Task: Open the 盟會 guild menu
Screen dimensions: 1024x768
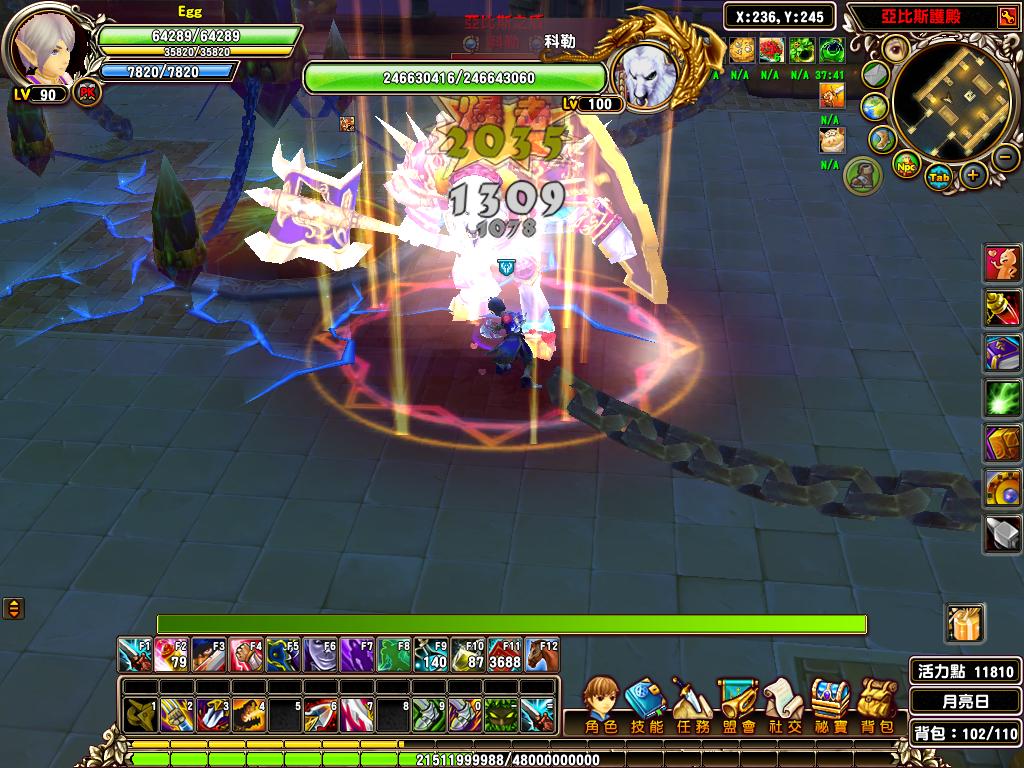Action: point(738,703)
